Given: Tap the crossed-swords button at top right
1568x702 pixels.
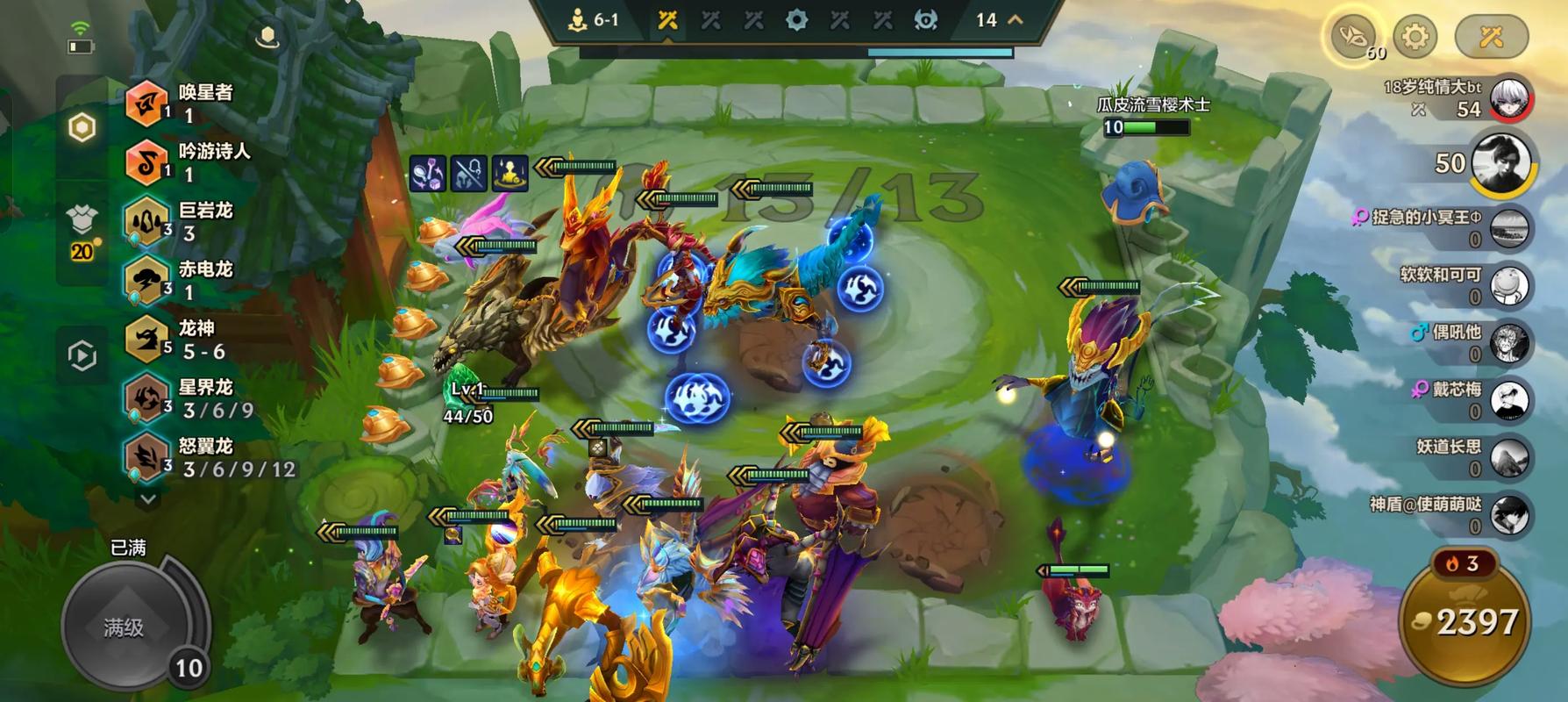Looking at the screenshot, I should pyautogui.click(x=1491, y=37).
